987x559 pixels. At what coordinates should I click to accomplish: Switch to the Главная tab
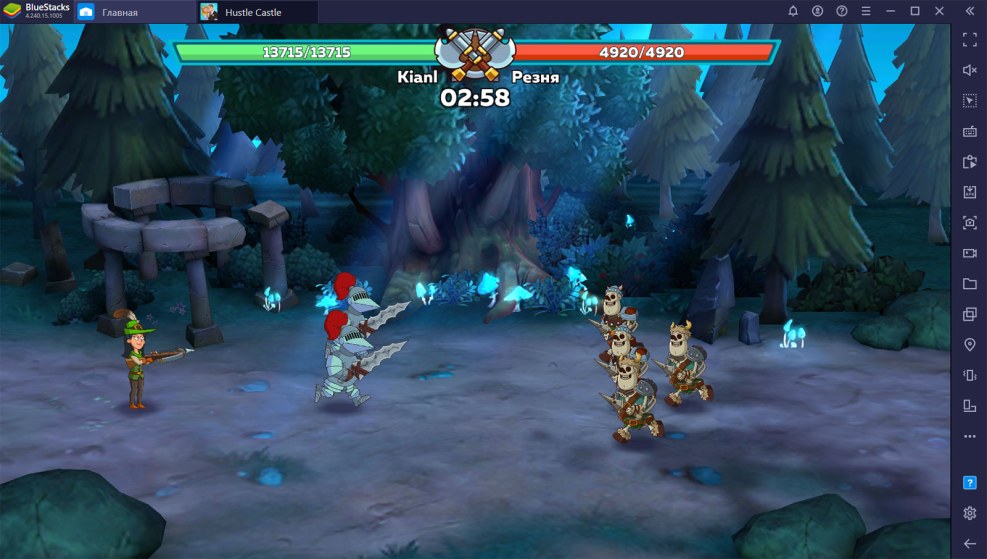[x=118, y=12]
